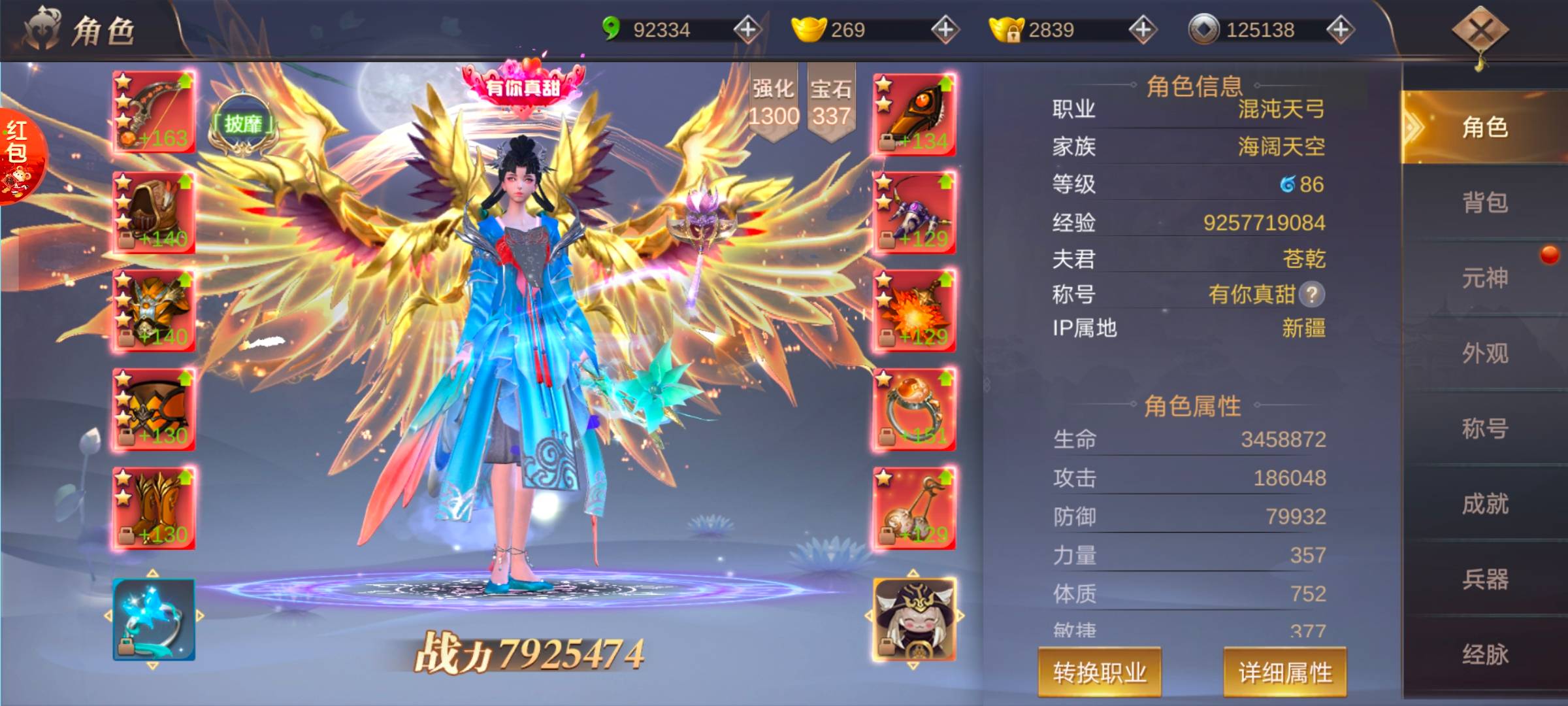
Task: Click the 转换职业 button
Action: 1099,673
